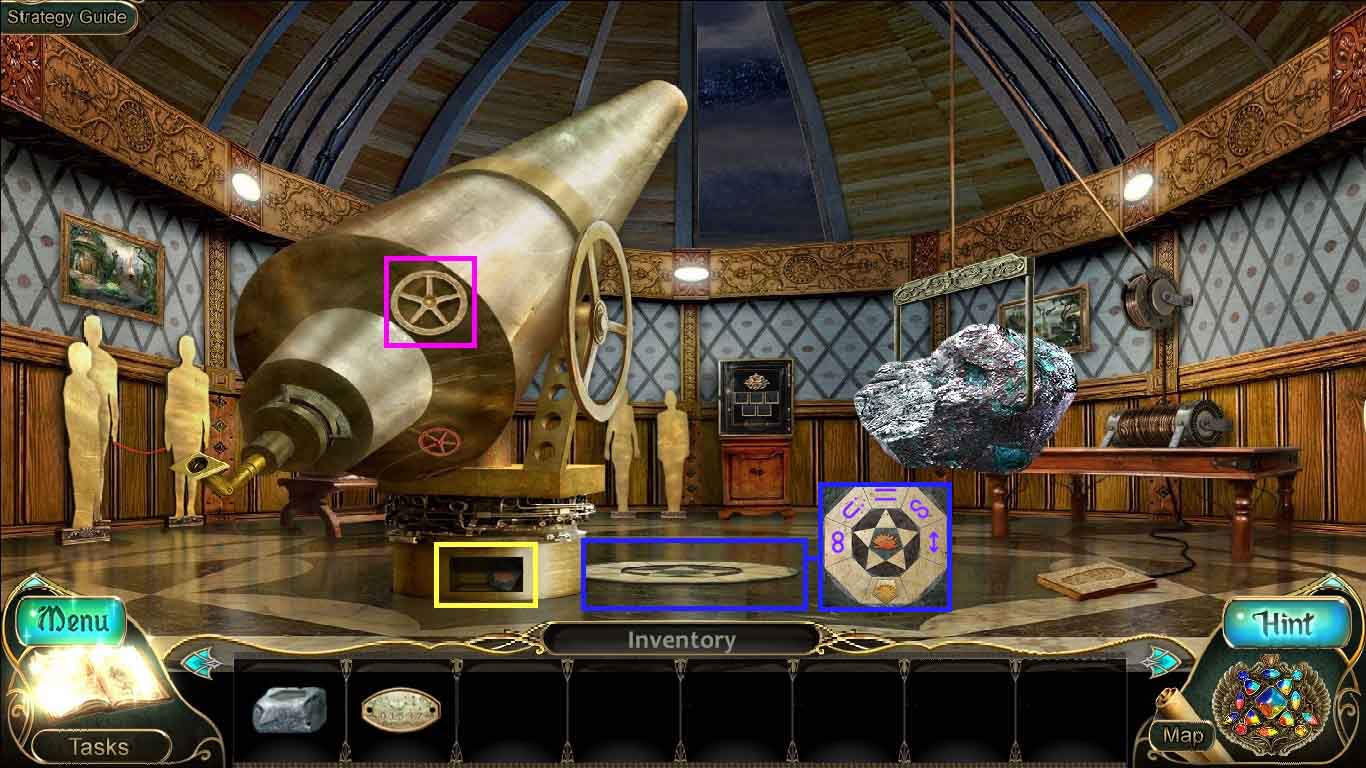The height and width of the screenshot is (768, 1366).
Task: Open the Map
Action: pos(1183,736)
